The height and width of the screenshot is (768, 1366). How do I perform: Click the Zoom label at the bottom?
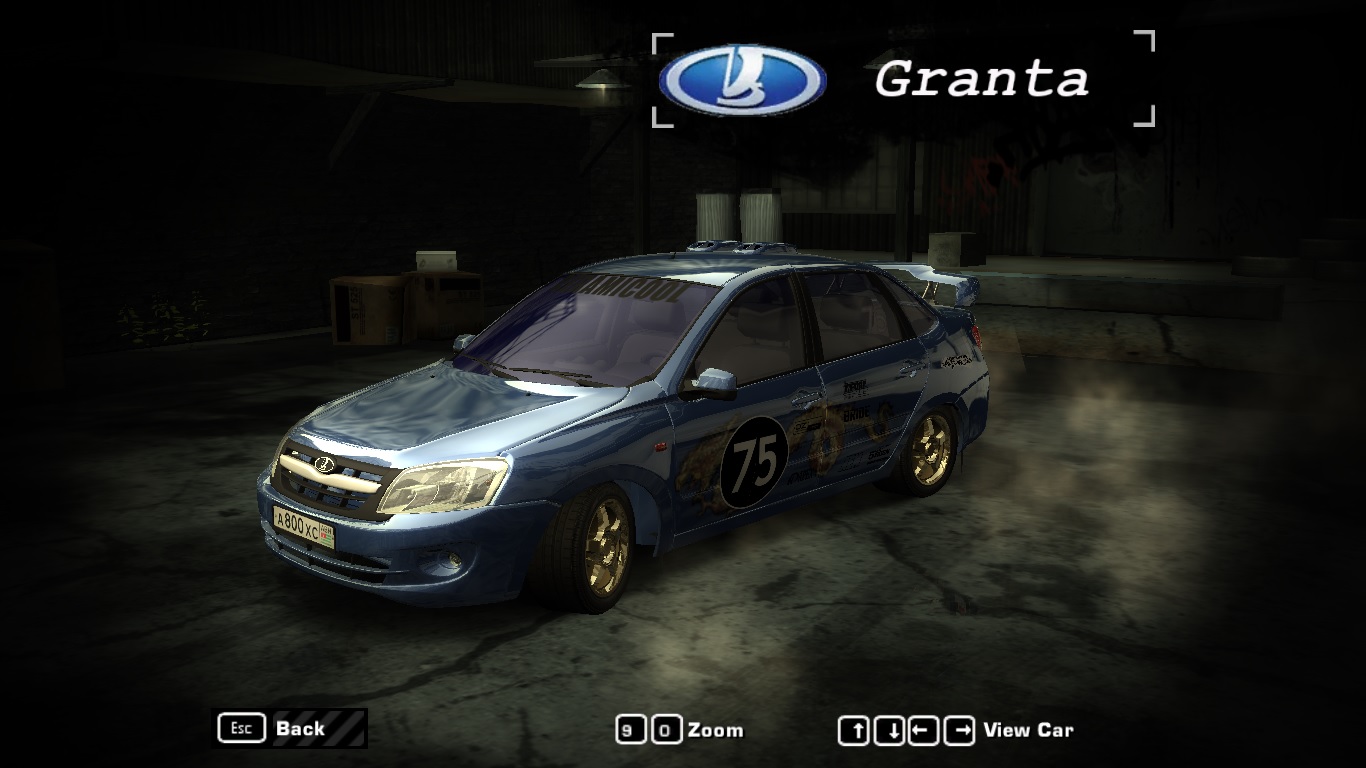pos(716,730)
